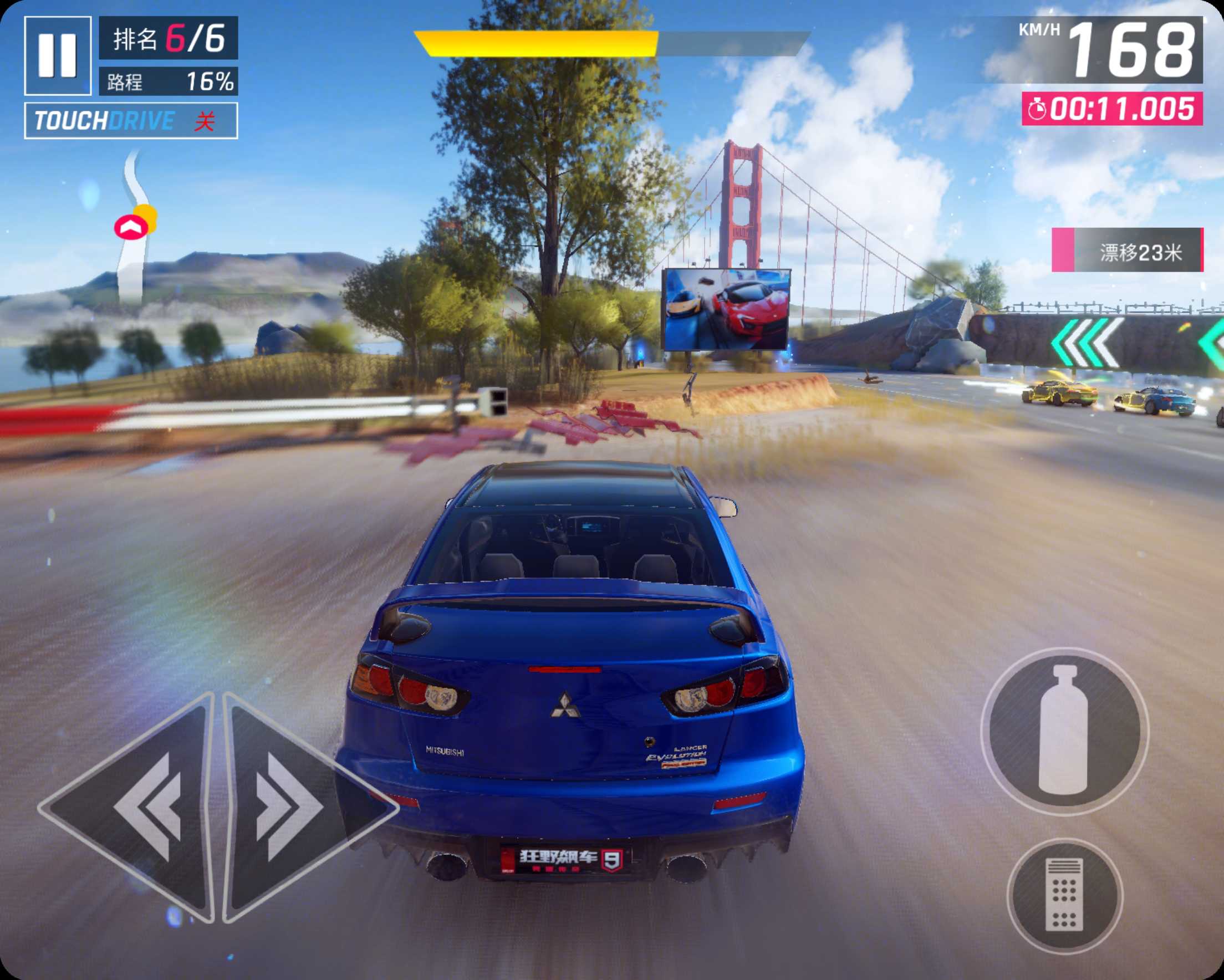The width and height of the screenshot is (1224, 980).
Task: Tap the brake pedal to drift
Action: point(1064,895)
